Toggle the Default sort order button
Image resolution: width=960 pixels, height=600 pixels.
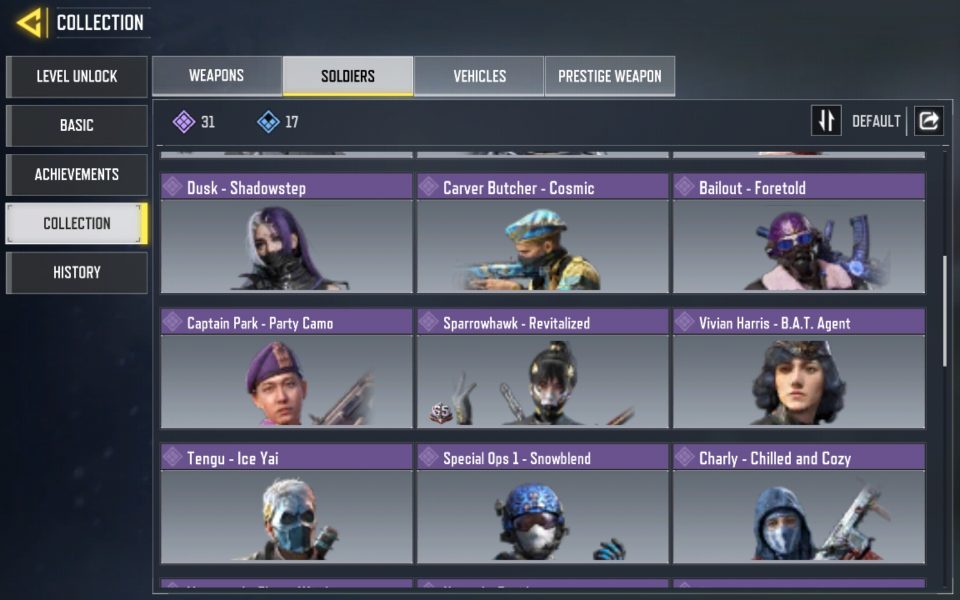tap(826, 121)
